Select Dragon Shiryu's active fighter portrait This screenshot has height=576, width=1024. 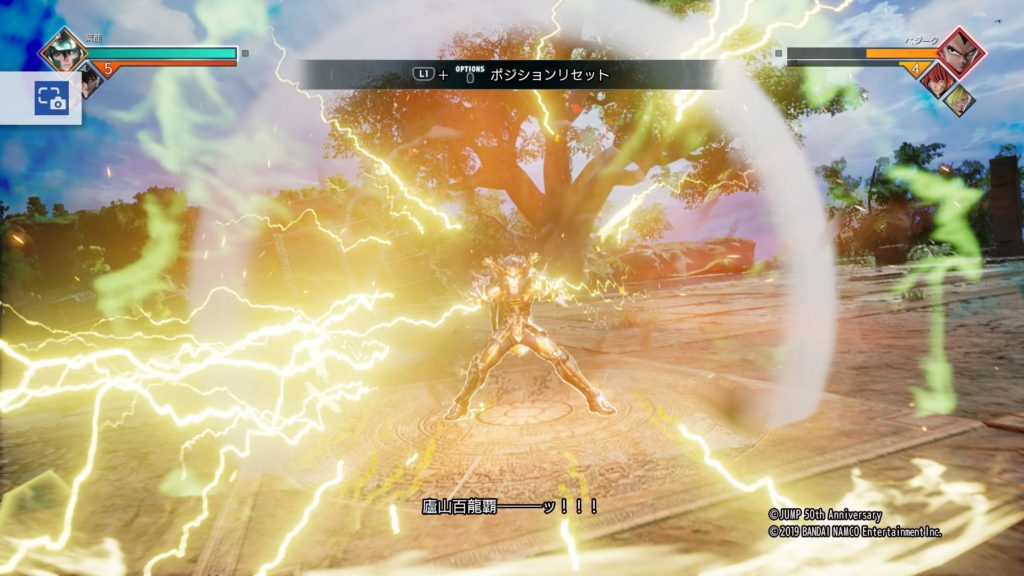click(x=63, y=50)
